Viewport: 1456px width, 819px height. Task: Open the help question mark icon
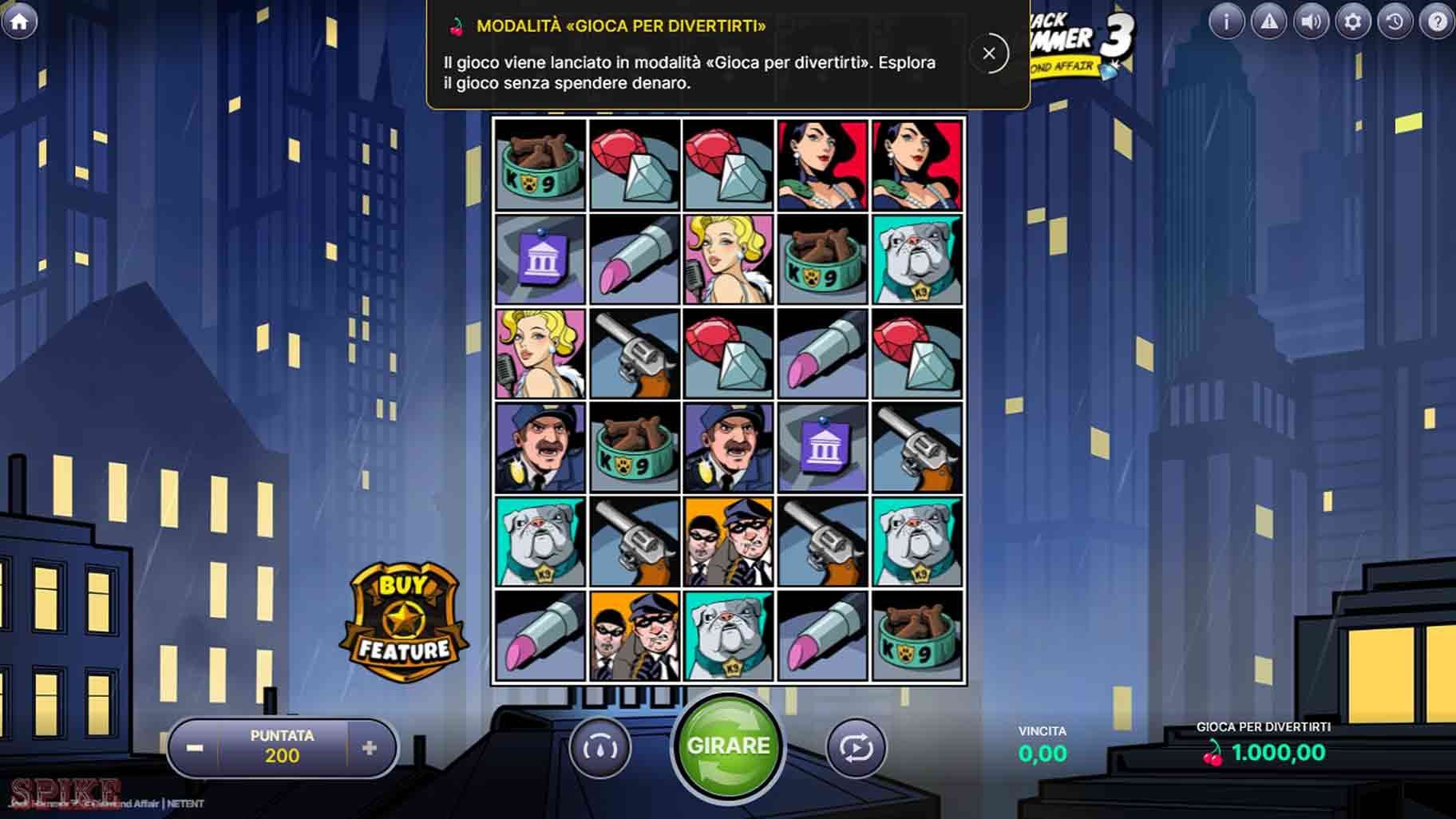1438,22
